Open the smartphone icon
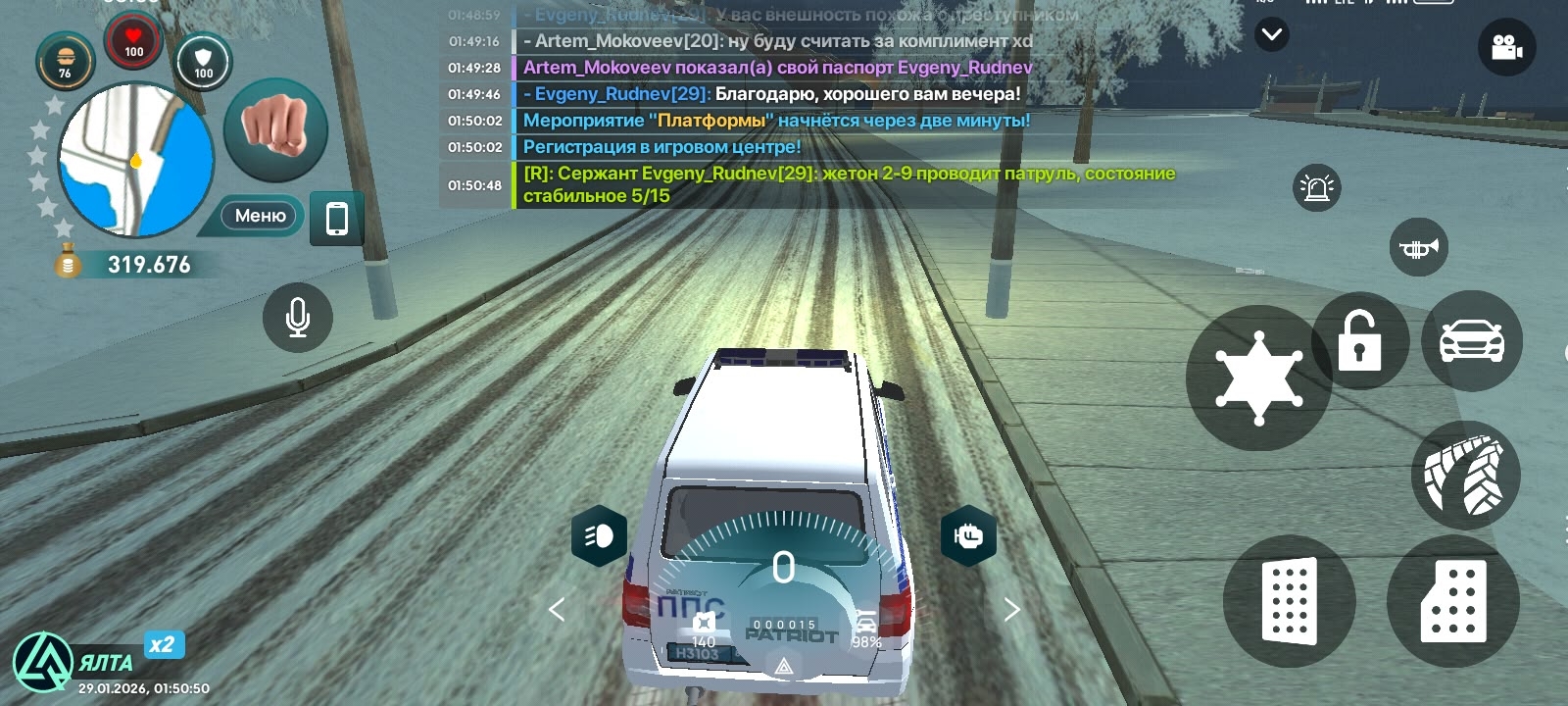Viewport: 1568px width, 706px height. click(x=336, y=218)
